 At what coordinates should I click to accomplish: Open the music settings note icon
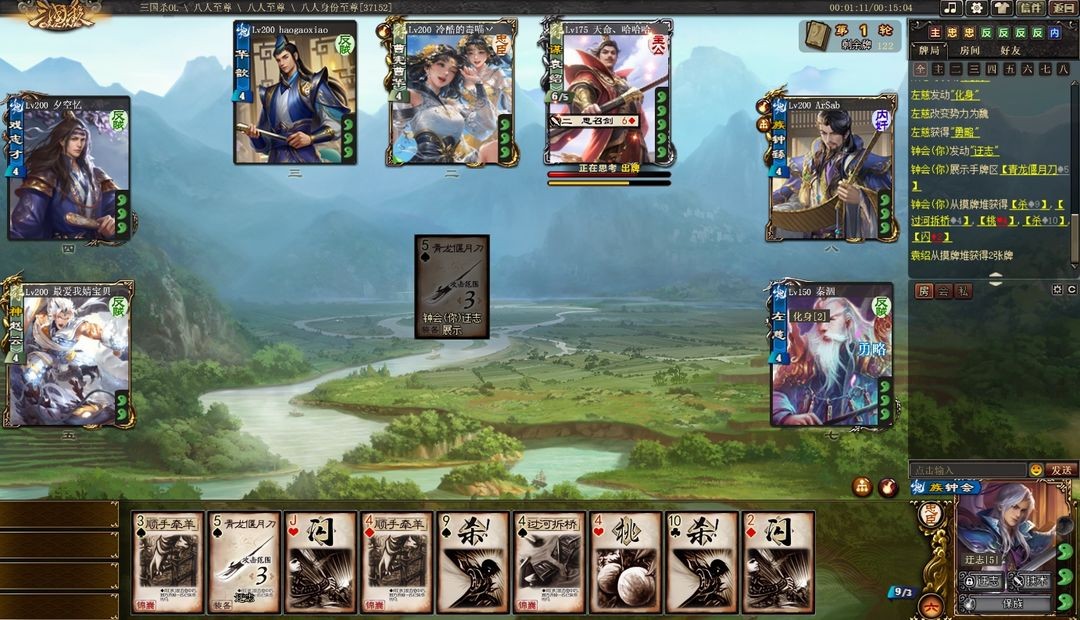pos(950,8)
